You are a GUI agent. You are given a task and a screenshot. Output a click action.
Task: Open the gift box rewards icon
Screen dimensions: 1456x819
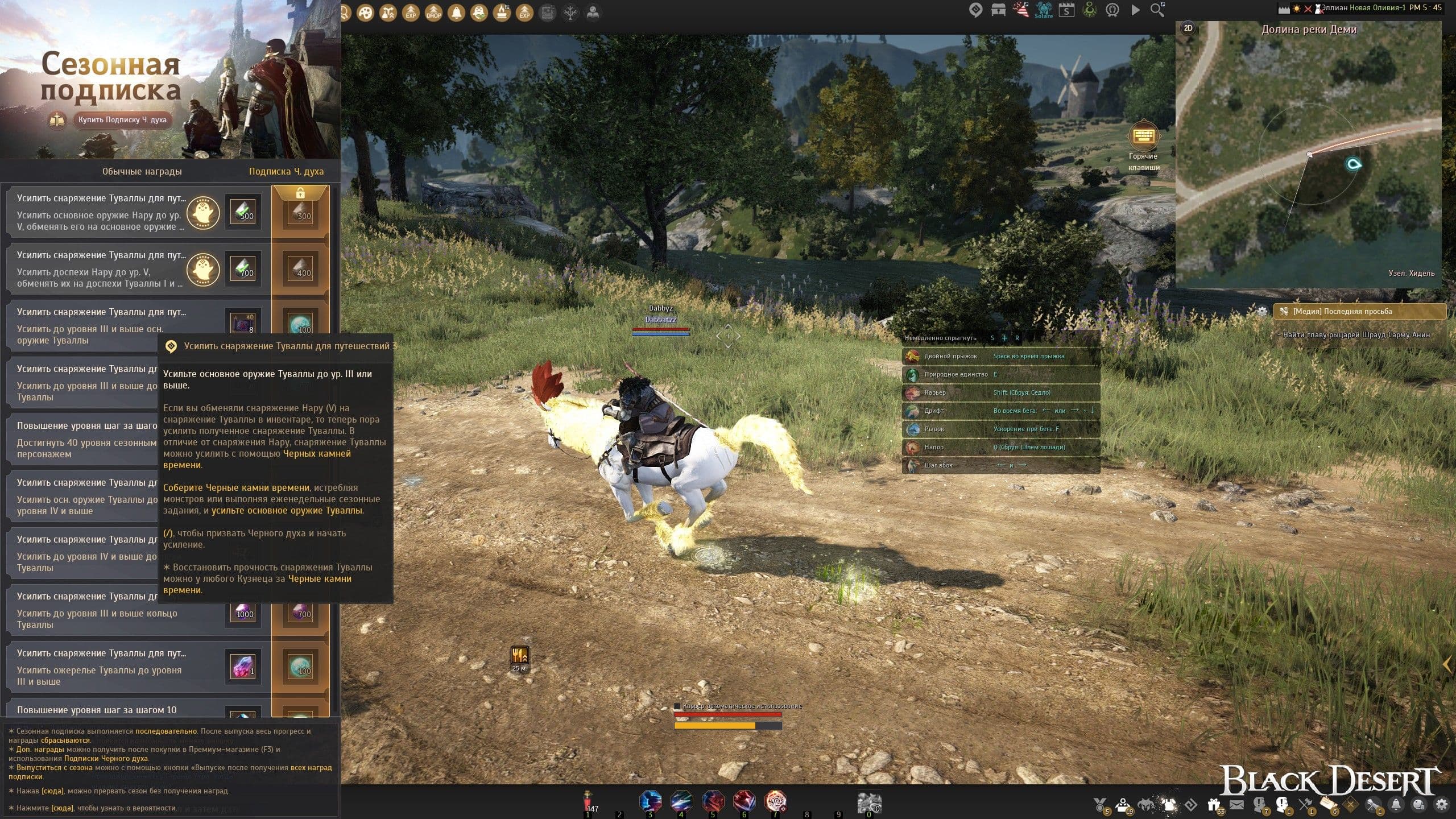[1214, 805]
